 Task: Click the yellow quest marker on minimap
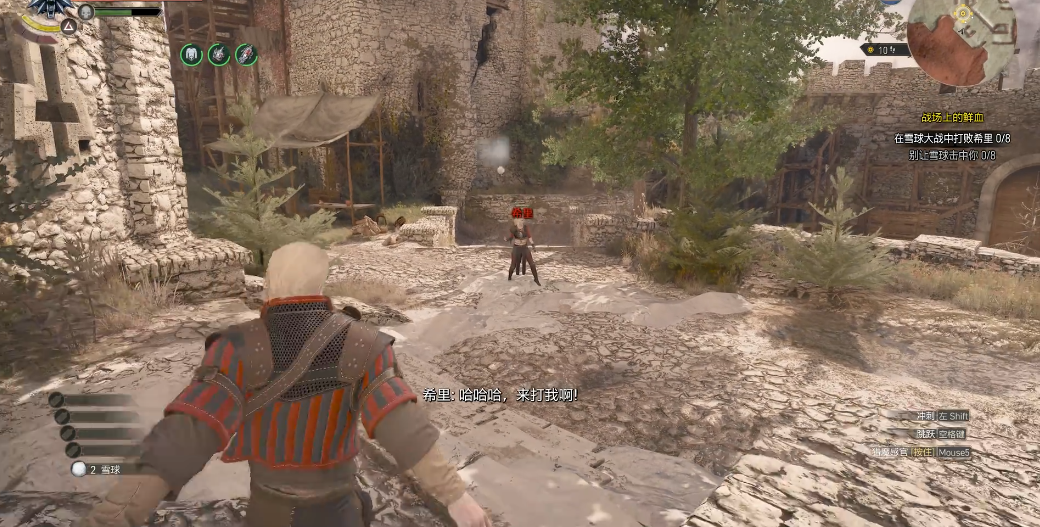point(963,13)
